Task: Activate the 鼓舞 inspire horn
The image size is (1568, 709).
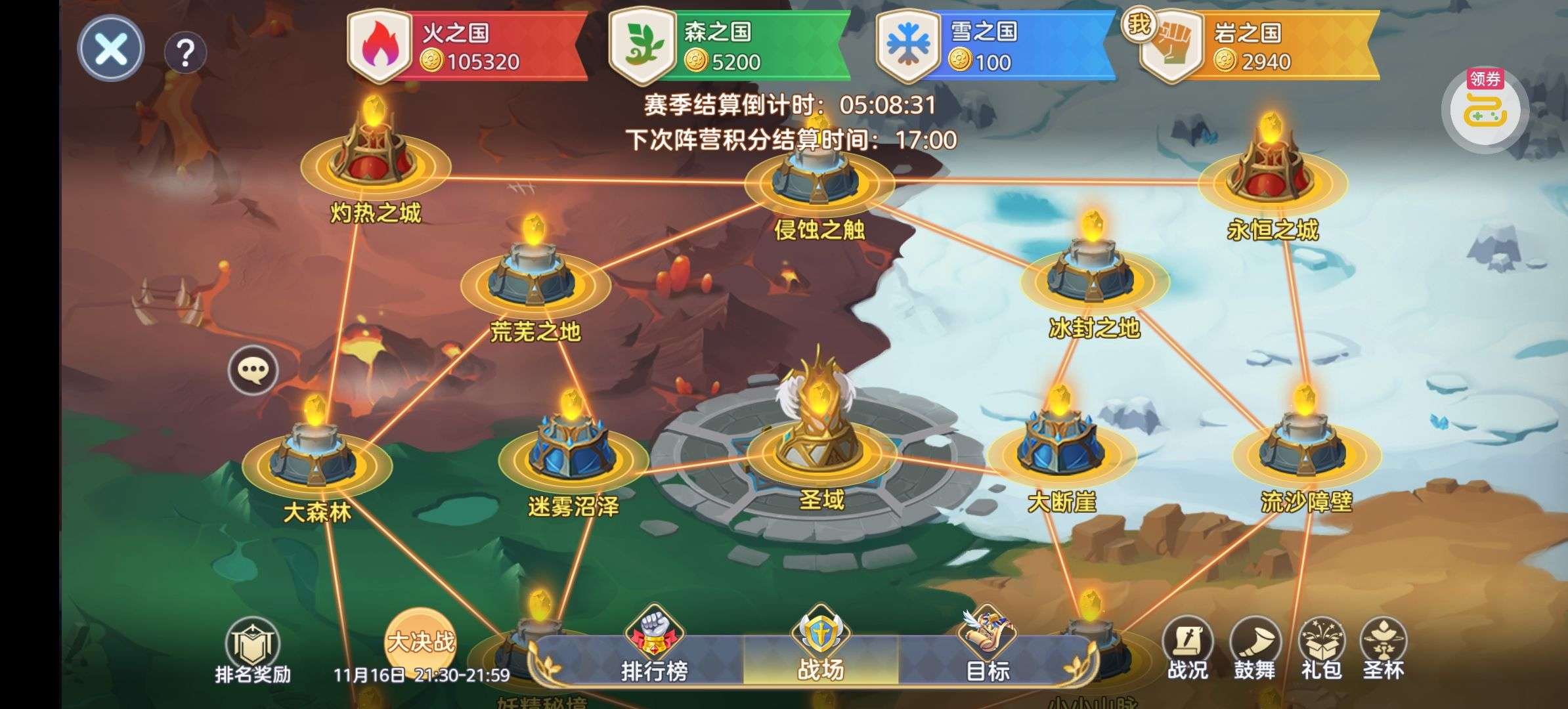Action: 1254,650
